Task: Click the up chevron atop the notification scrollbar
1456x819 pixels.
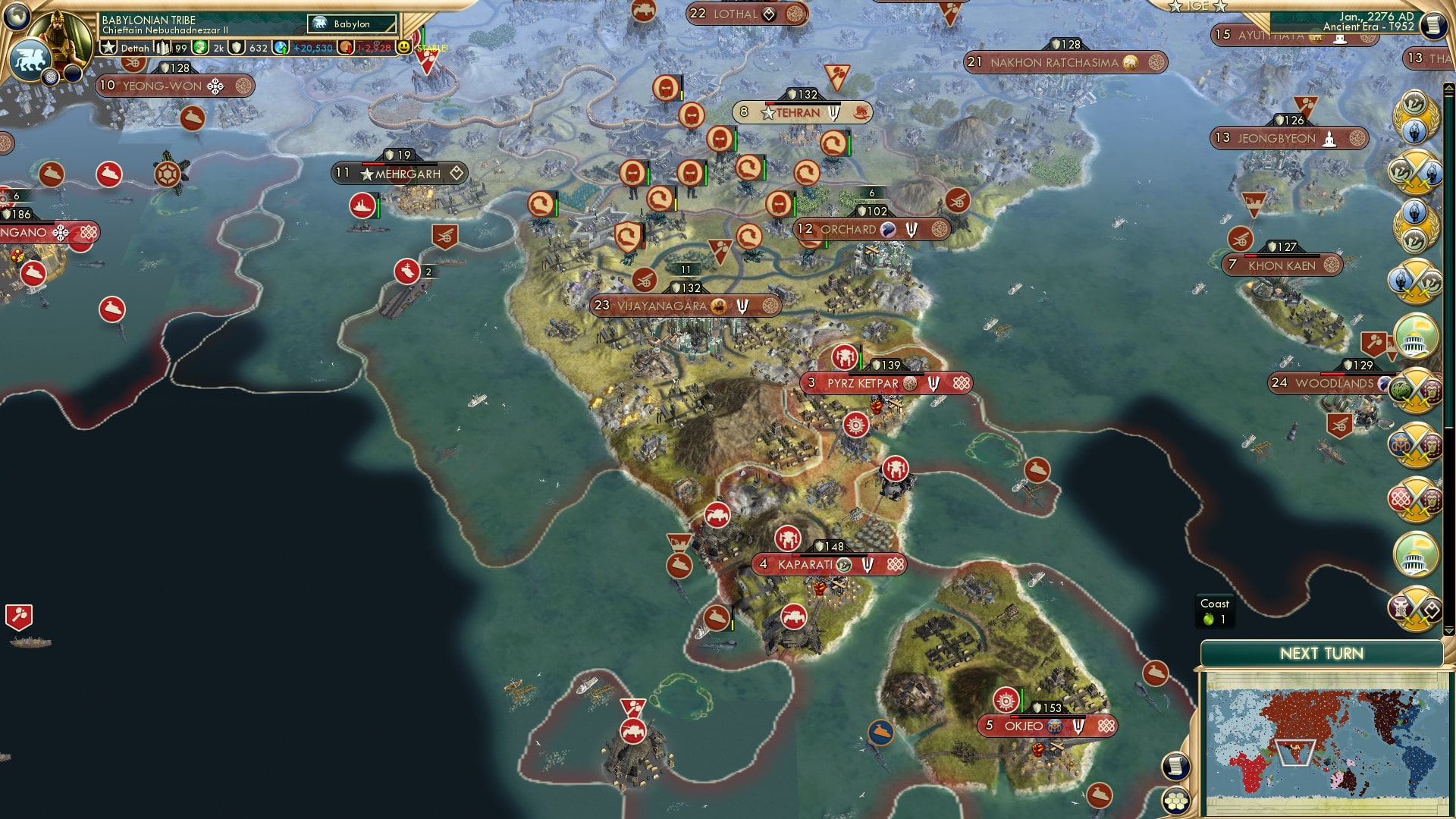Action: (1448, 86)
